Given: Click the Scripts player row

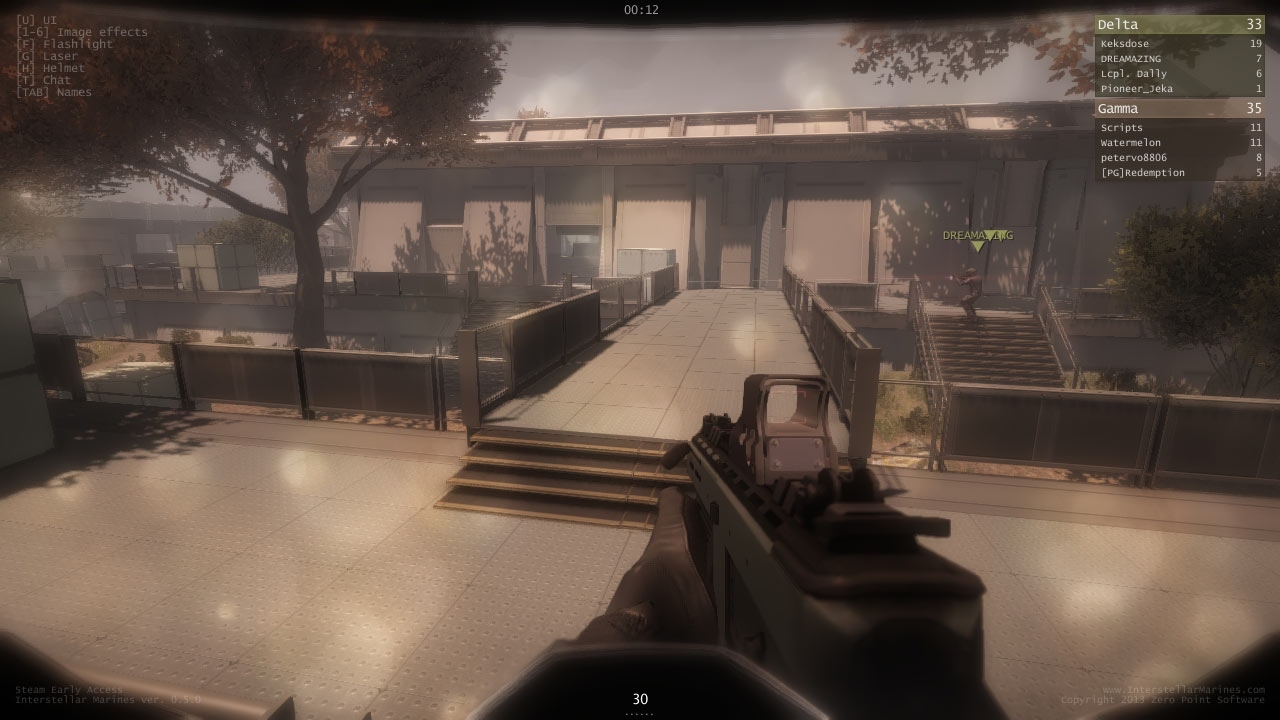Looking at the screenshot, I should 1179,128.
